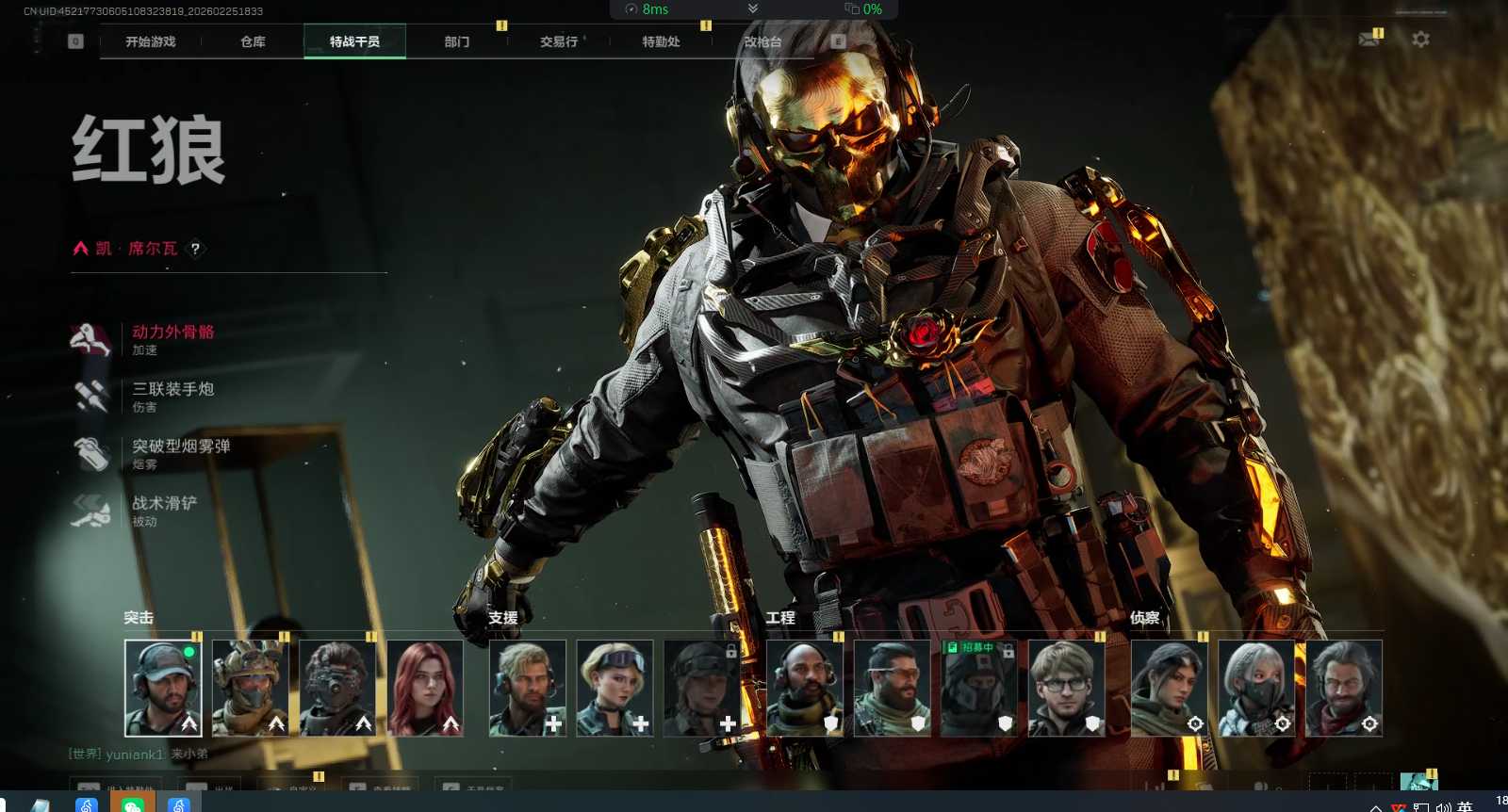Image resolution: width=1508 pixels, height=812 pixels.
Task: Open the 改枪台 tab
Action: [762, 41]
